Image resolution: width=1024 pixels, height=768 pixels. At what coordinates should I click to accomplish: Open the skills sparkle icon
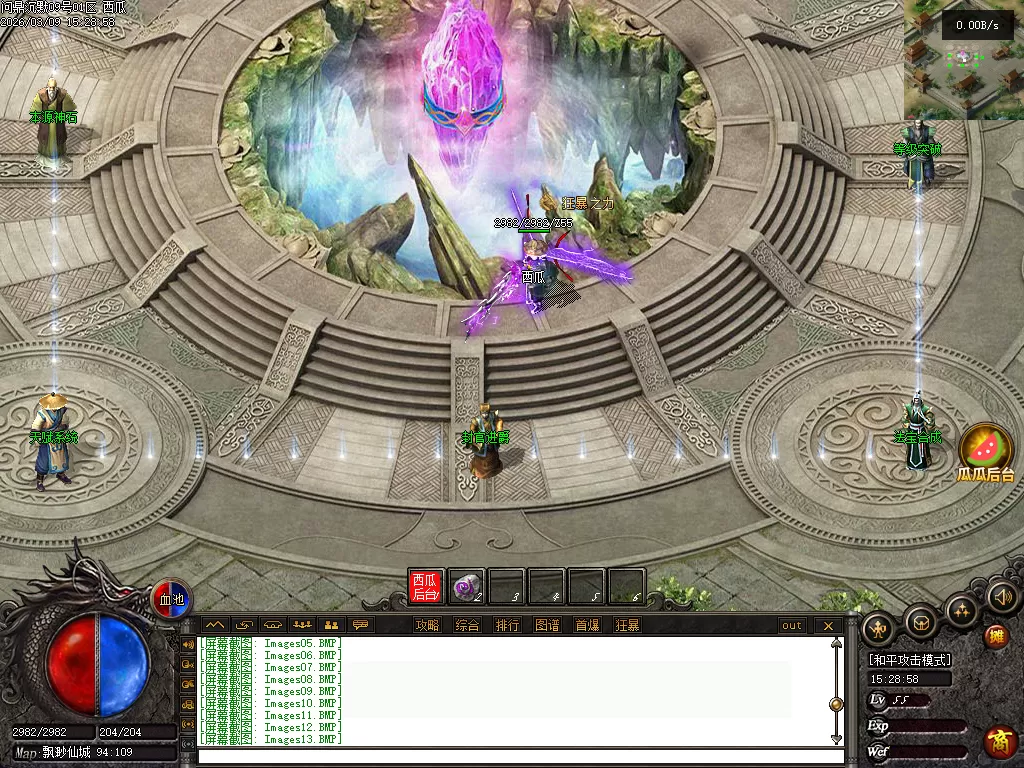click(x=962, y=609)
